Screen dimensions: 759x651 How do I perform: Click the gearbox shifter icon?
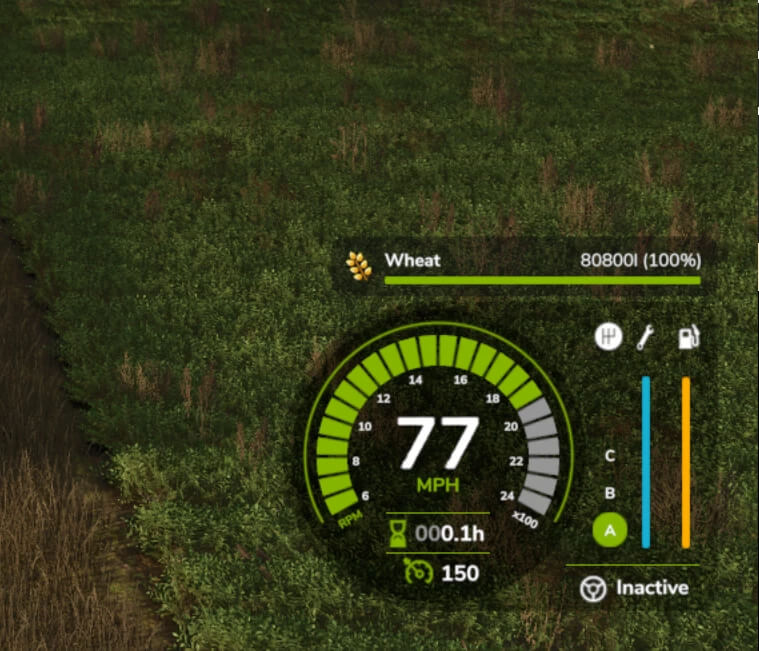608,337
